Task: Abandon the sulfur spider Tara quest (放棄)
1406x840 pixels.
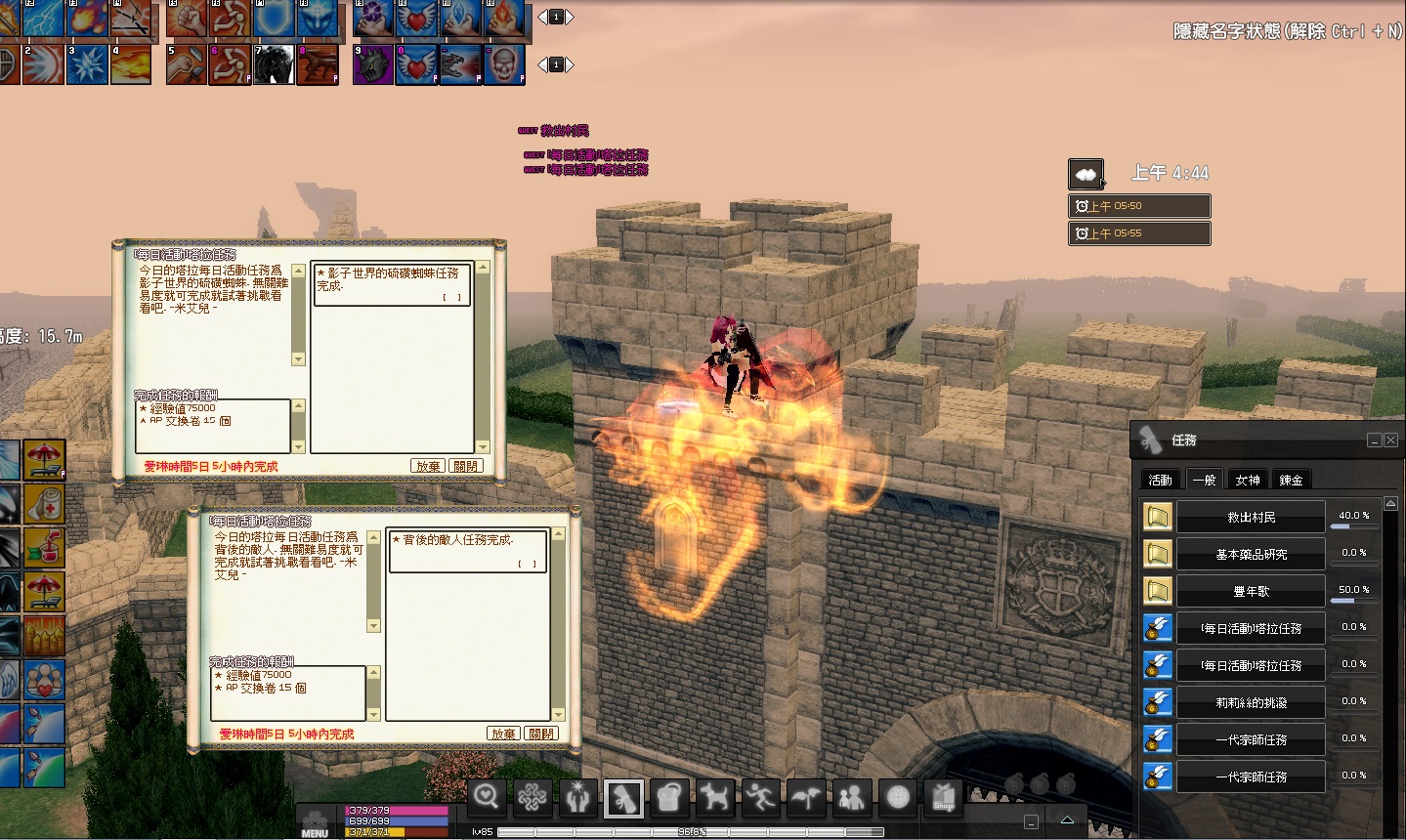Action: click(x=428, y=466)
